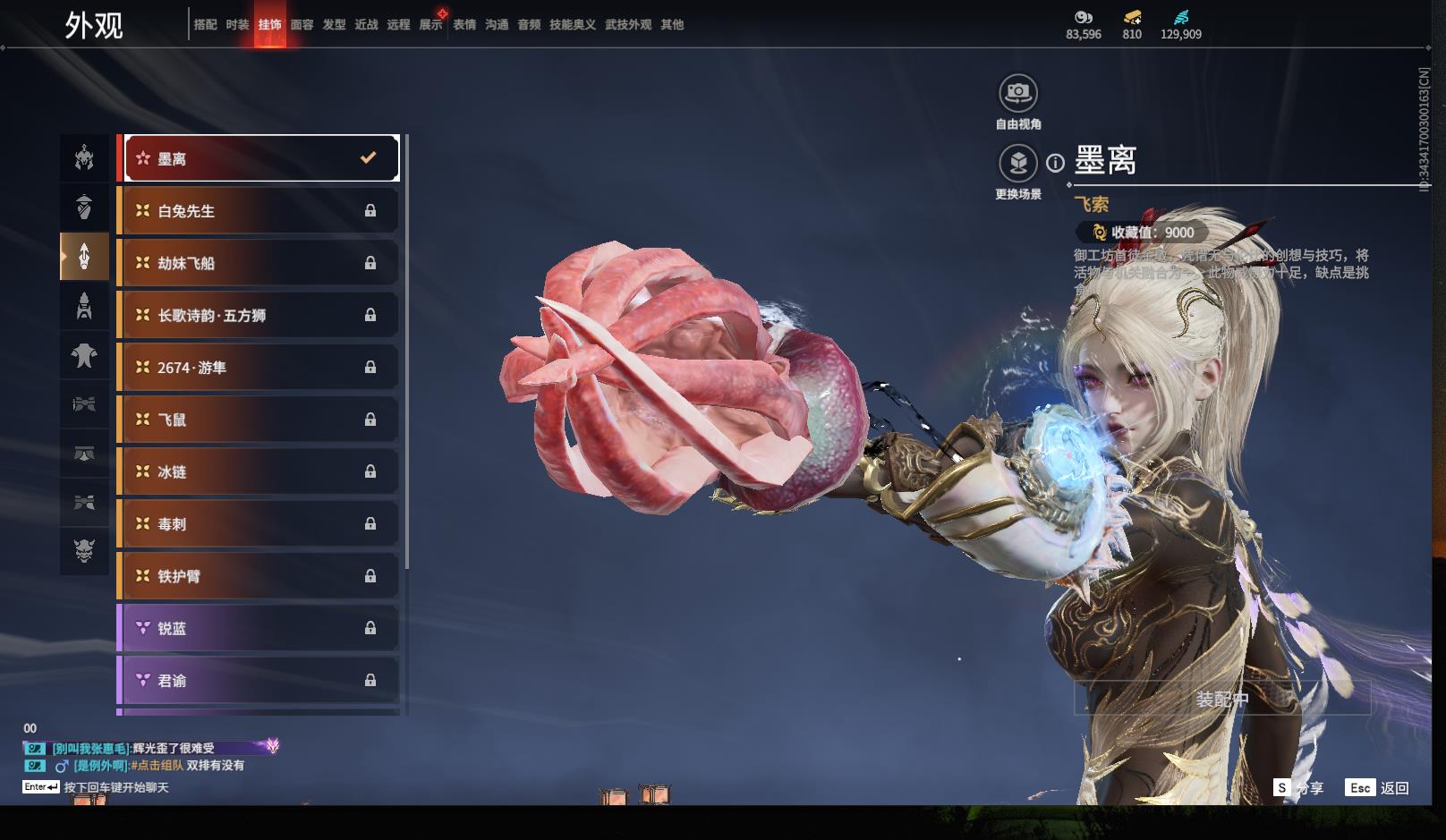The height and width of the screenshot is (840, 1446).
Task: Select the demon mask category icon
Action: point(84,549)
